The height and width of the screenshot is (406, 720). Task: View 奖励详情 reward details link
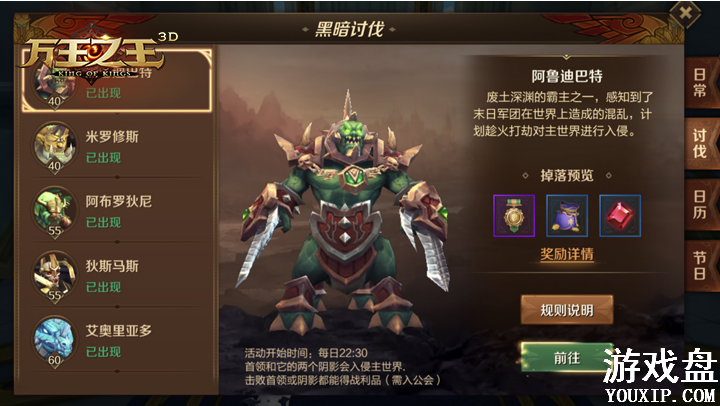point(566,254)
